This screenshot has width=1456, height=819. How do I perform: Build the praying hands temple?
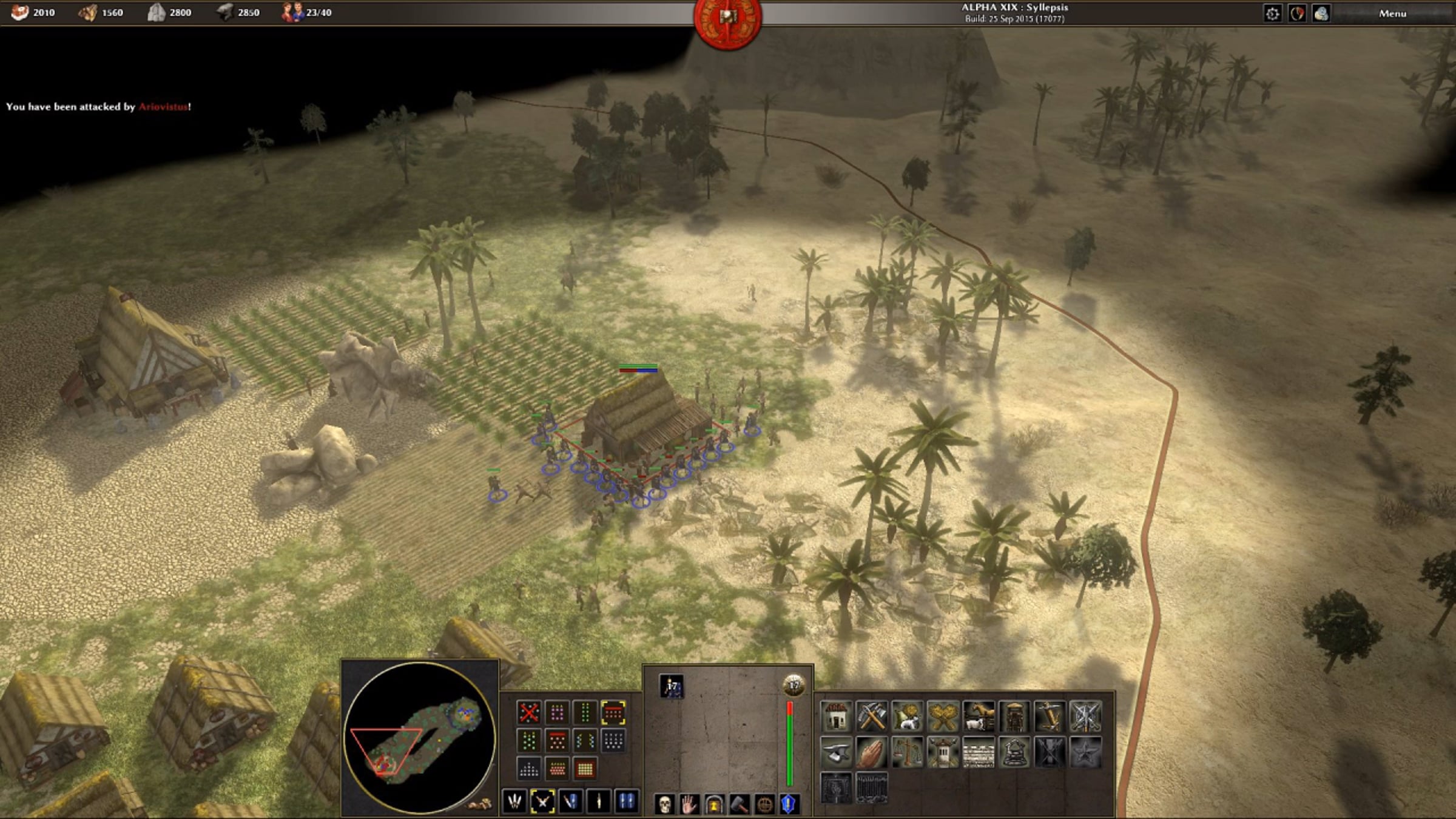coord(872,752)
